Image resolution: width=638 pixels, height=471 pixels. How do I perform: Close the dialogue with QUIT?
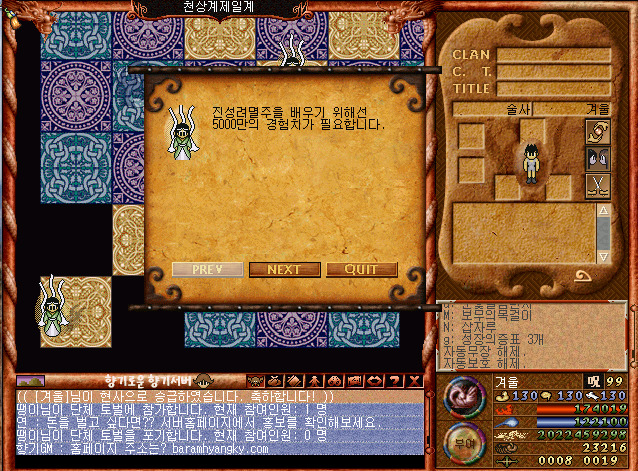[361, 269]
